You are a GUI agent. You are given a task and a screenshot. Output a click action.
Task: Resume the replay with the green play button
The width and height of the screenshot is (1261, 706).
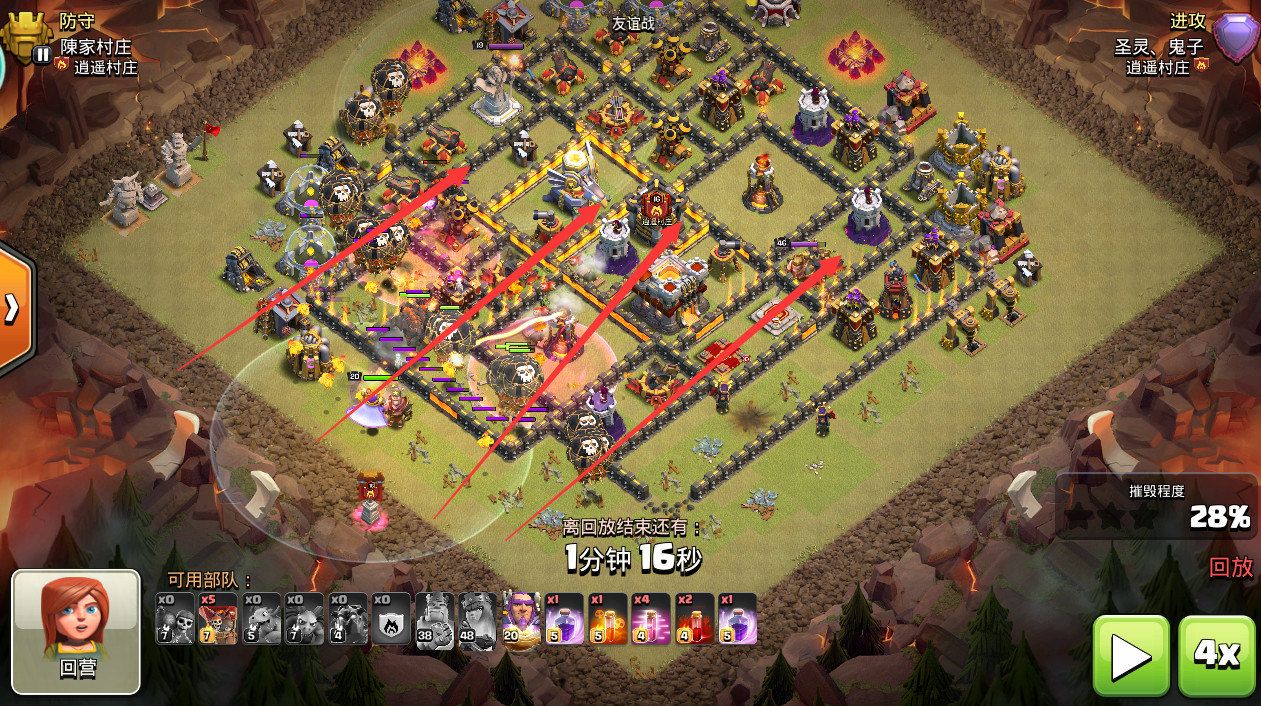coord(1130,655)
